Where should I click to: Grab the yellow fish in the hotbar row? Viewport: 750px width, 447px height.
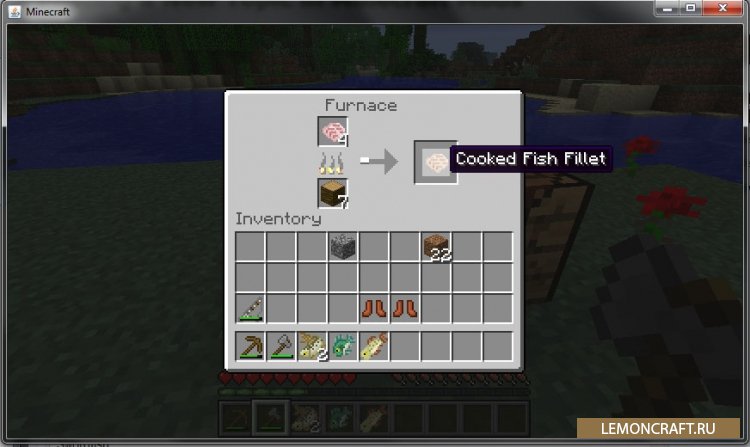coord(373,347)
